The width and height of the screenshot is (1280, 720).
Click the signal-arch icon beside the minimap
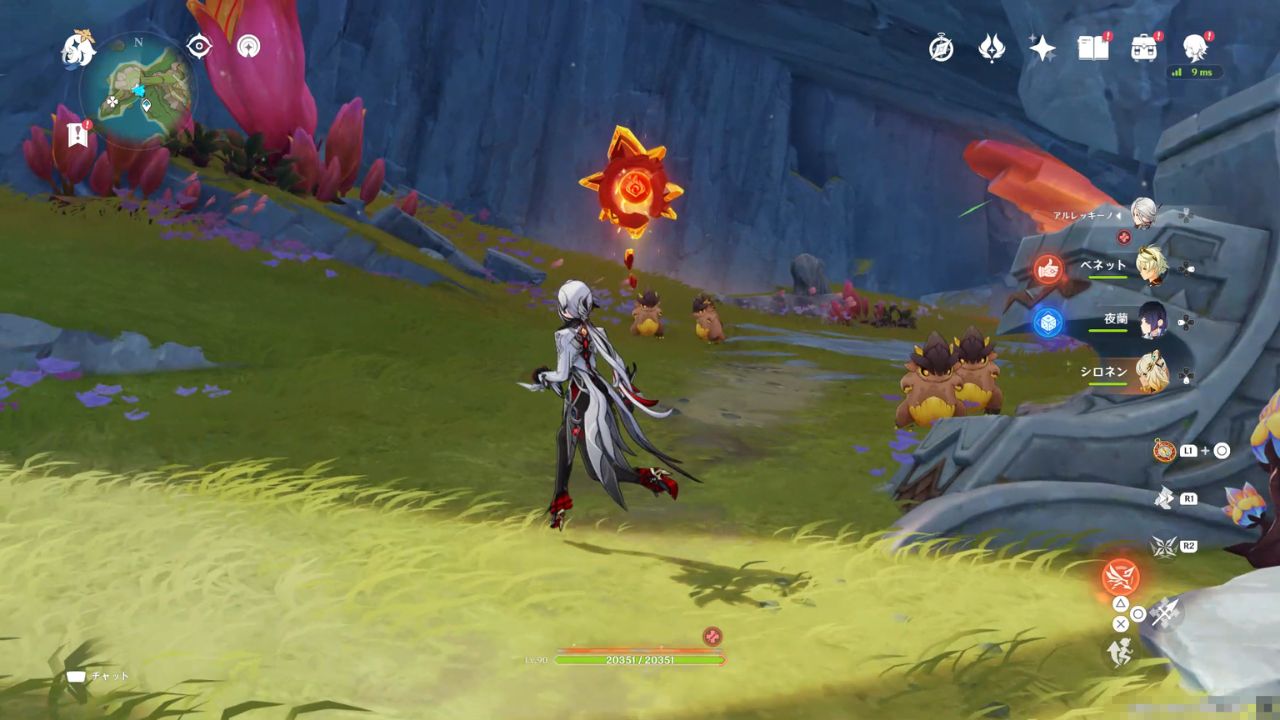[x=248, y=46]
